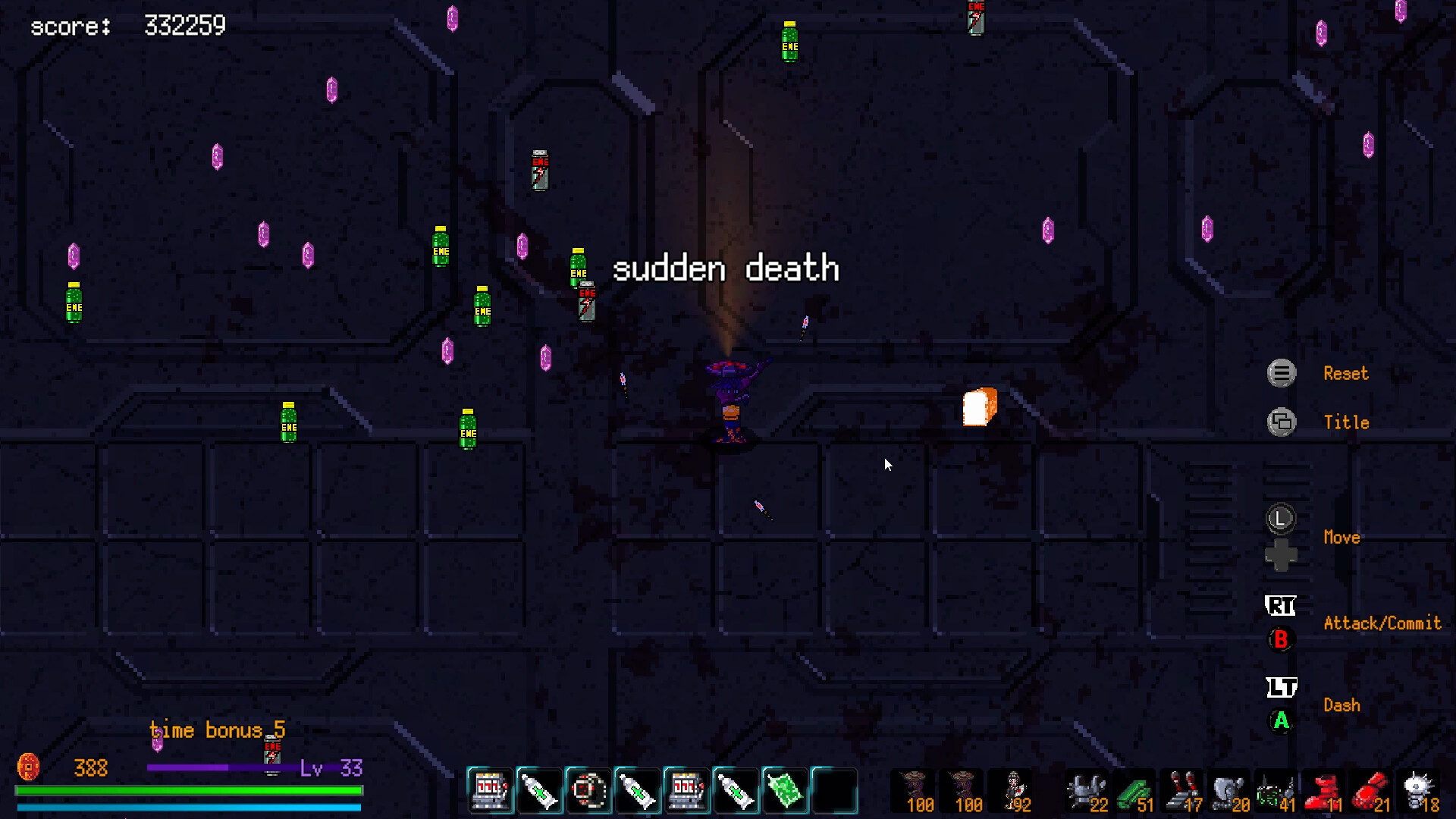This screenshot has height=819, width=1456.
Task: Click the coin icon beside the health bar
Action: 29,768
